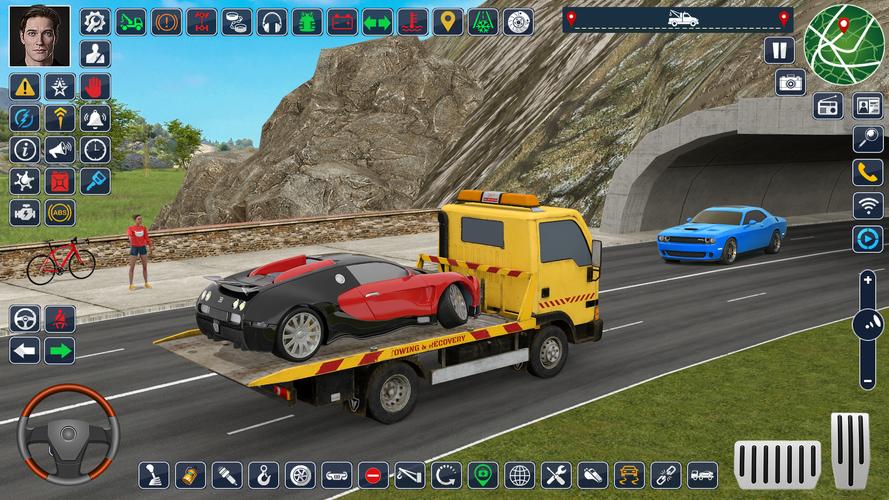
Task: Activate the yellow hazard warning triangle
Action: tap(25, 87)
